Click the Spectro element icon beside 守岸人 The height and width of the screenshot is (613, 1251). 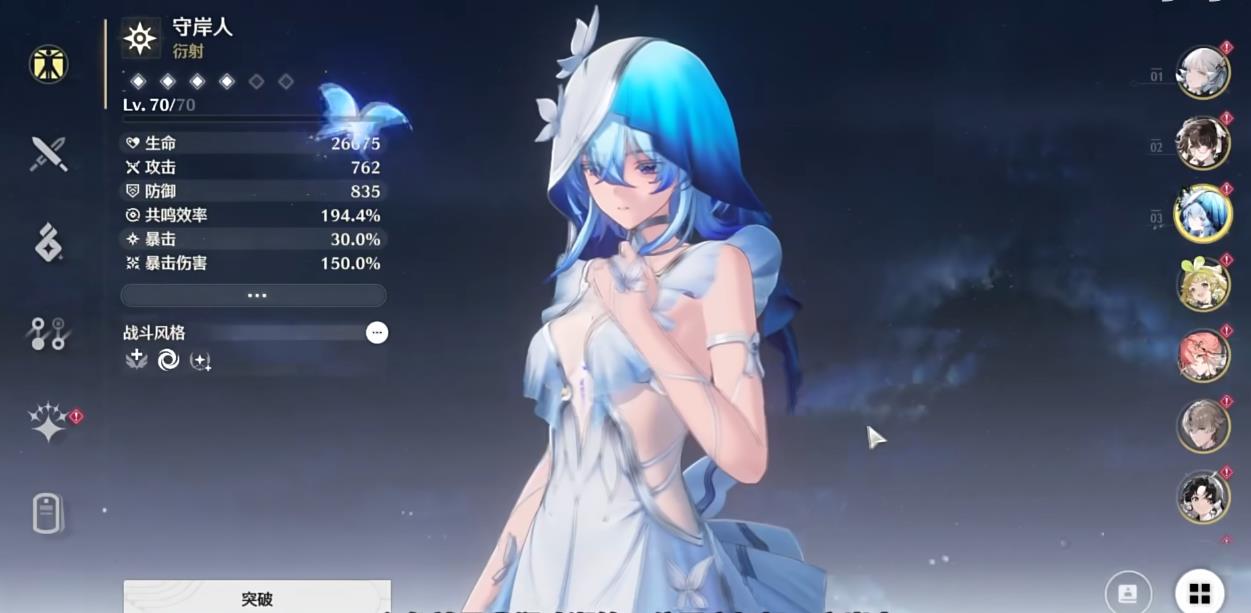pyautogui.click(x=140, y=38)
